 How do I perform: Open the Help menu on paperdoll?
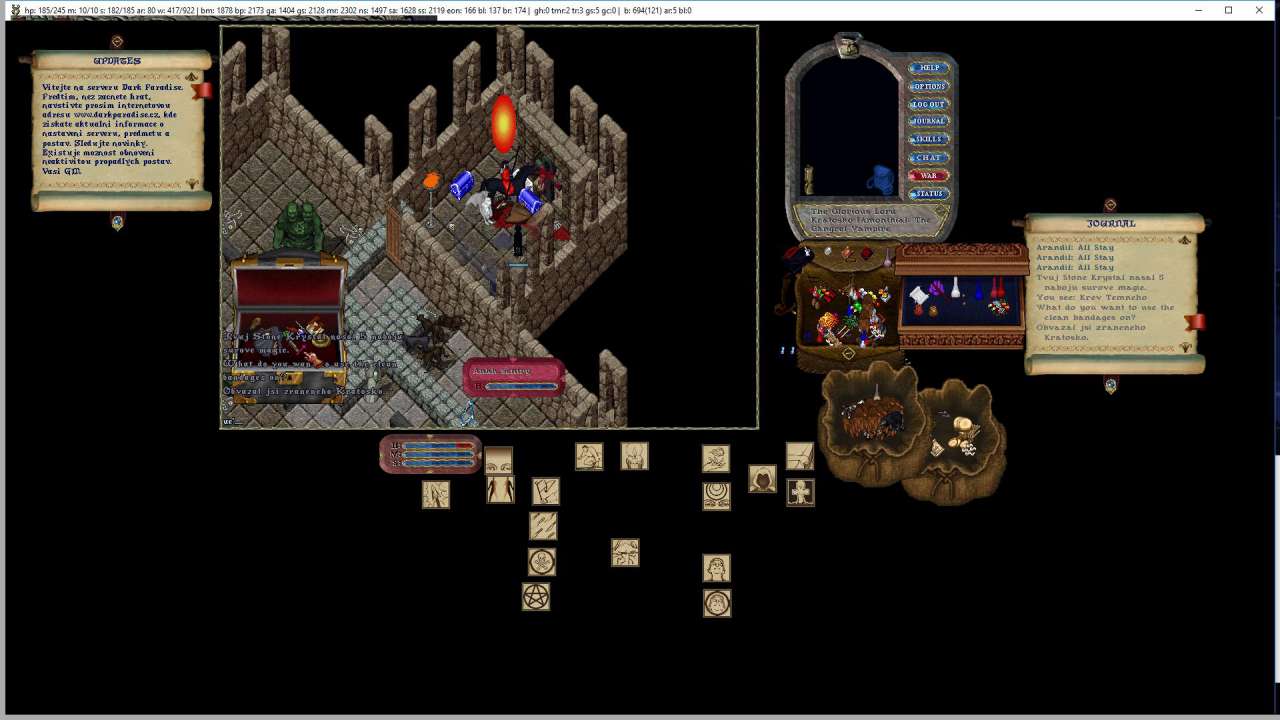tap(929, 68)
